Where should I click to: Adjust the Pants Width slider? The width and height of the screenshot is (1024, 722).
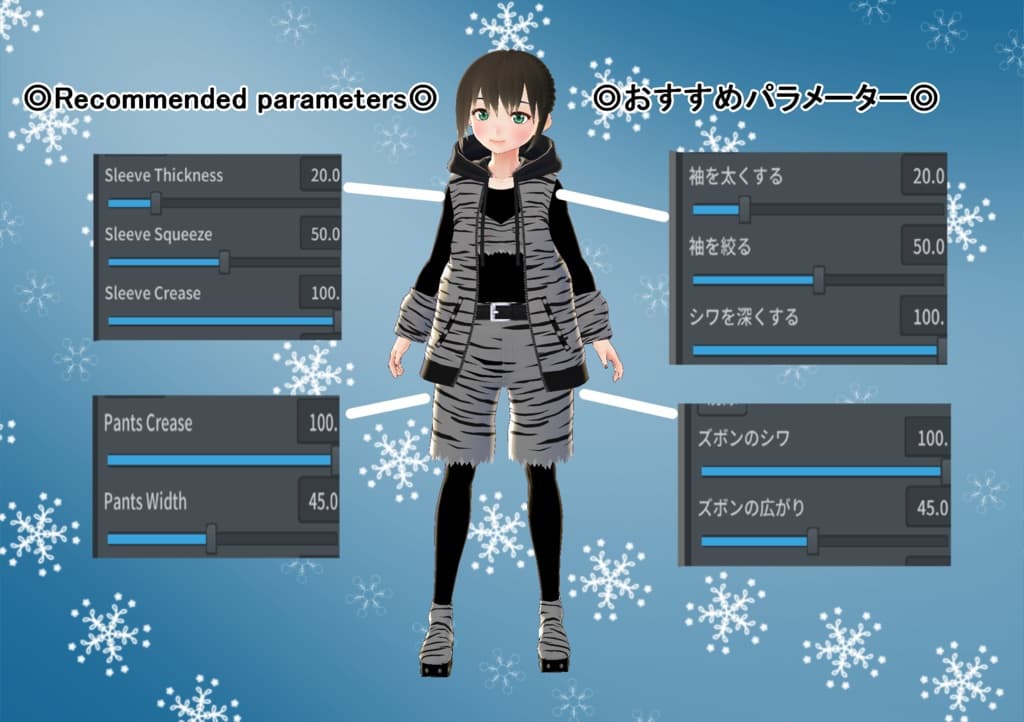211,539
